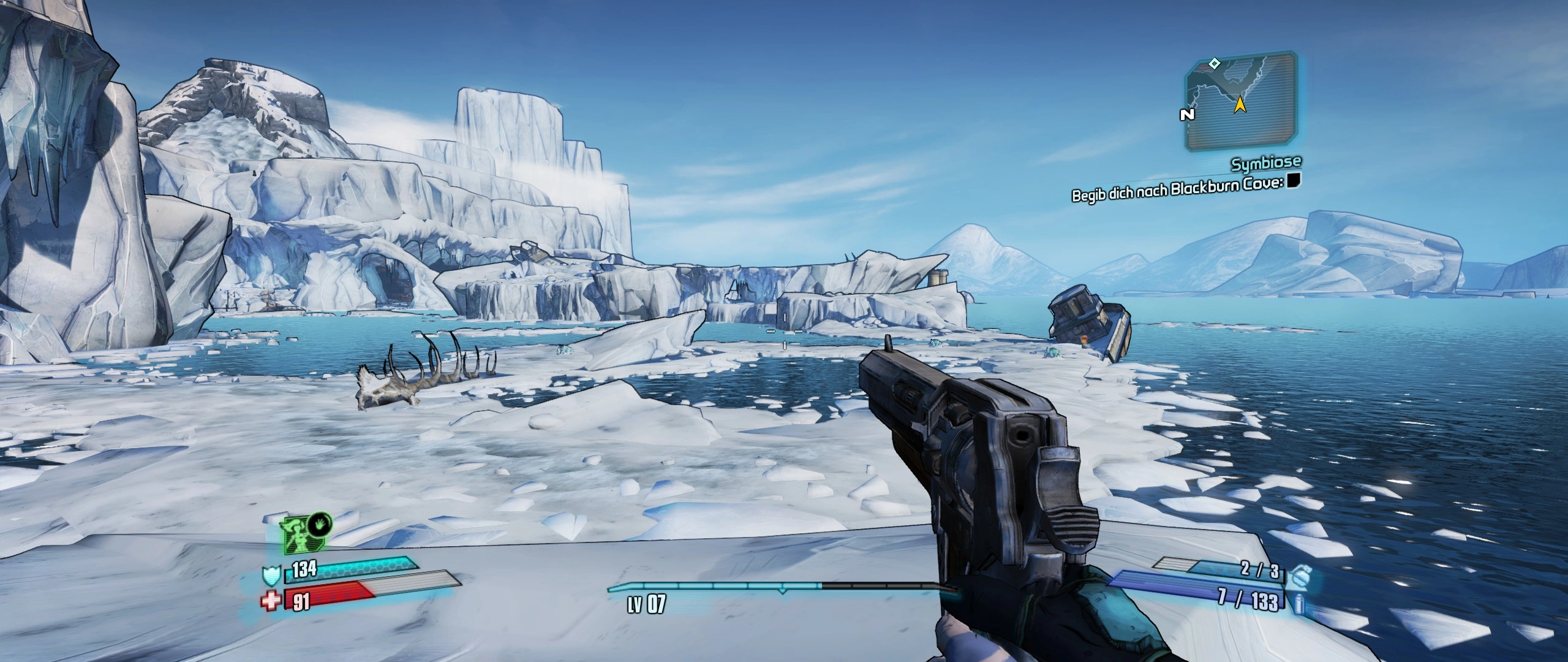This screenshot has height=662, width=1568.
Task: Click the yellow player arrow on minimap
Action: 1239,105
